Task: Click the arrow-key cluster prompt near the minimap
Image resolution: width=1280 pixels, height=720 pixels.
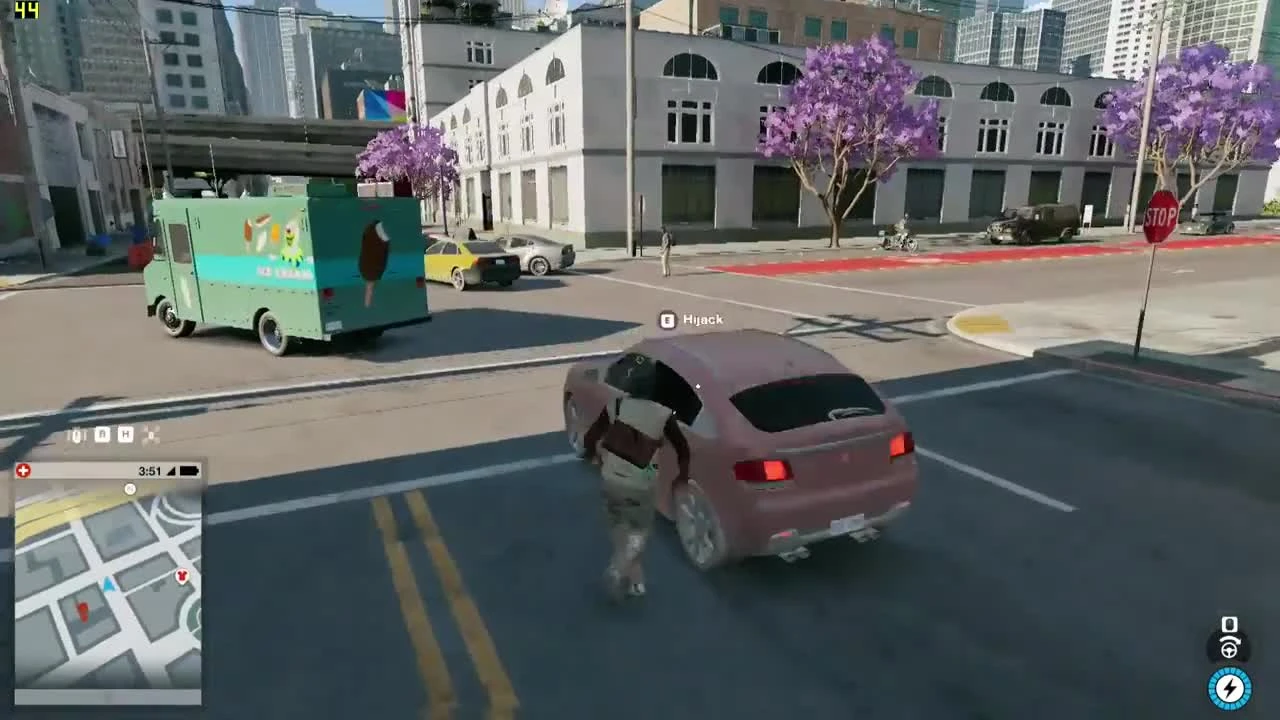Action: 152,435
